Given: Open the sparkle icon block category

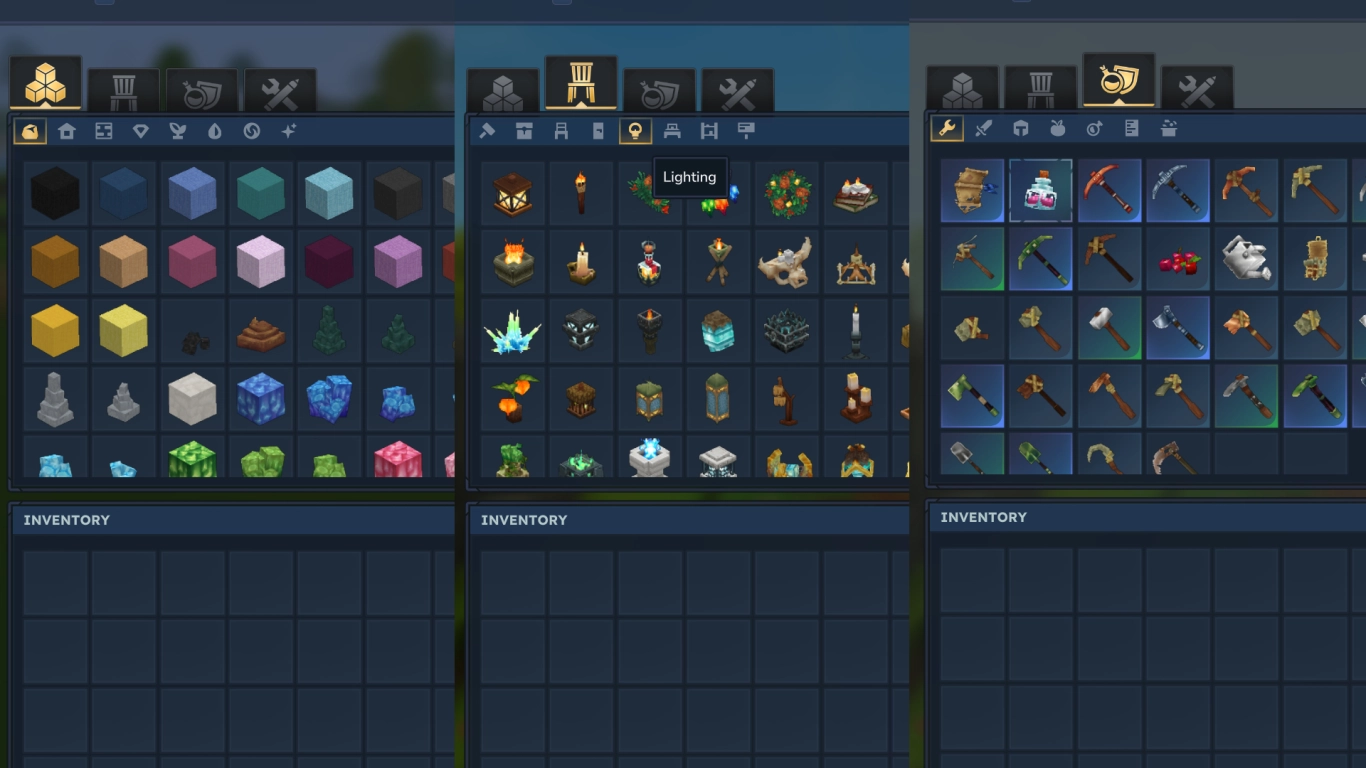Looking at the screenshot, I should [289, 130].
